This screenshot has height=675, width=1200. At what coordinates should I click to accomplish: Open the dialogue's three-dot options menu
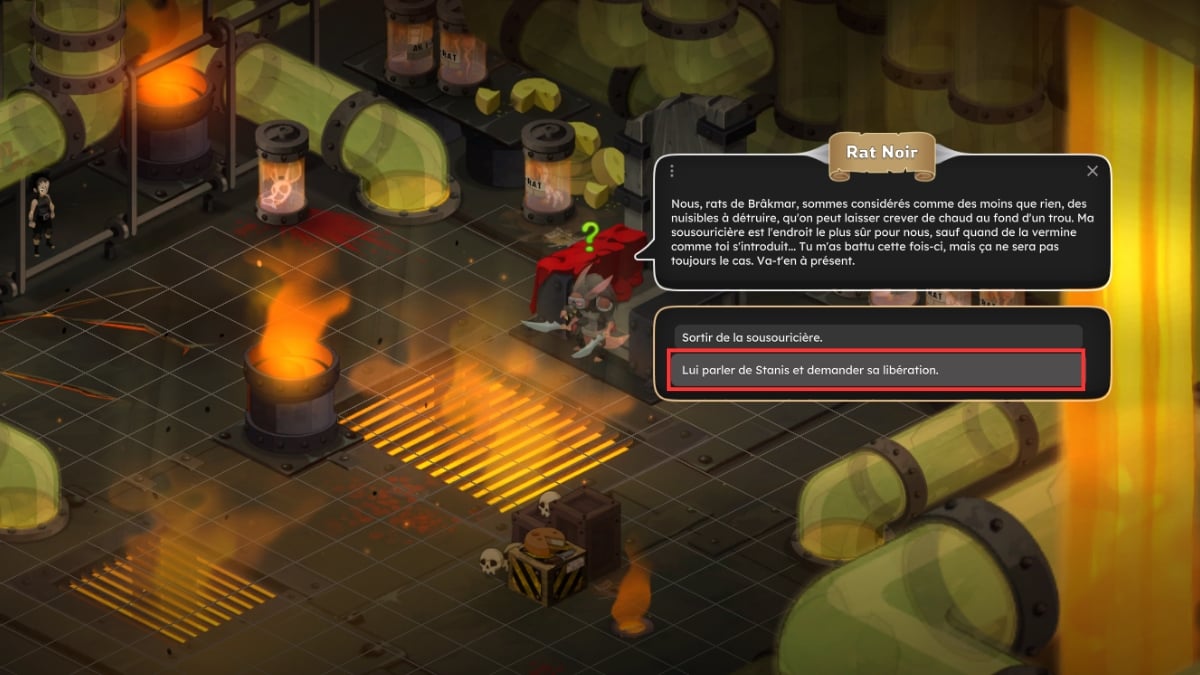pos(672,171)
